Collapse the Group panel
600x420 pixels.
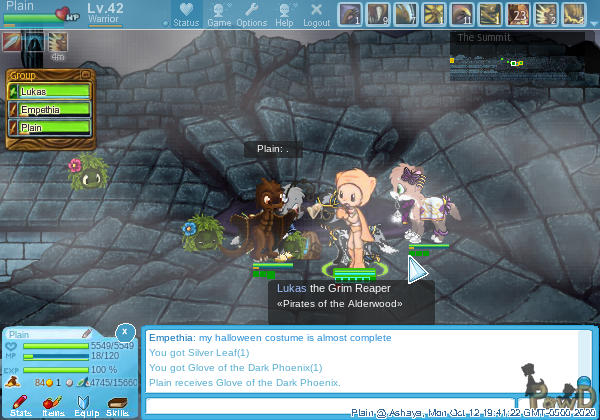click(85, 75)
